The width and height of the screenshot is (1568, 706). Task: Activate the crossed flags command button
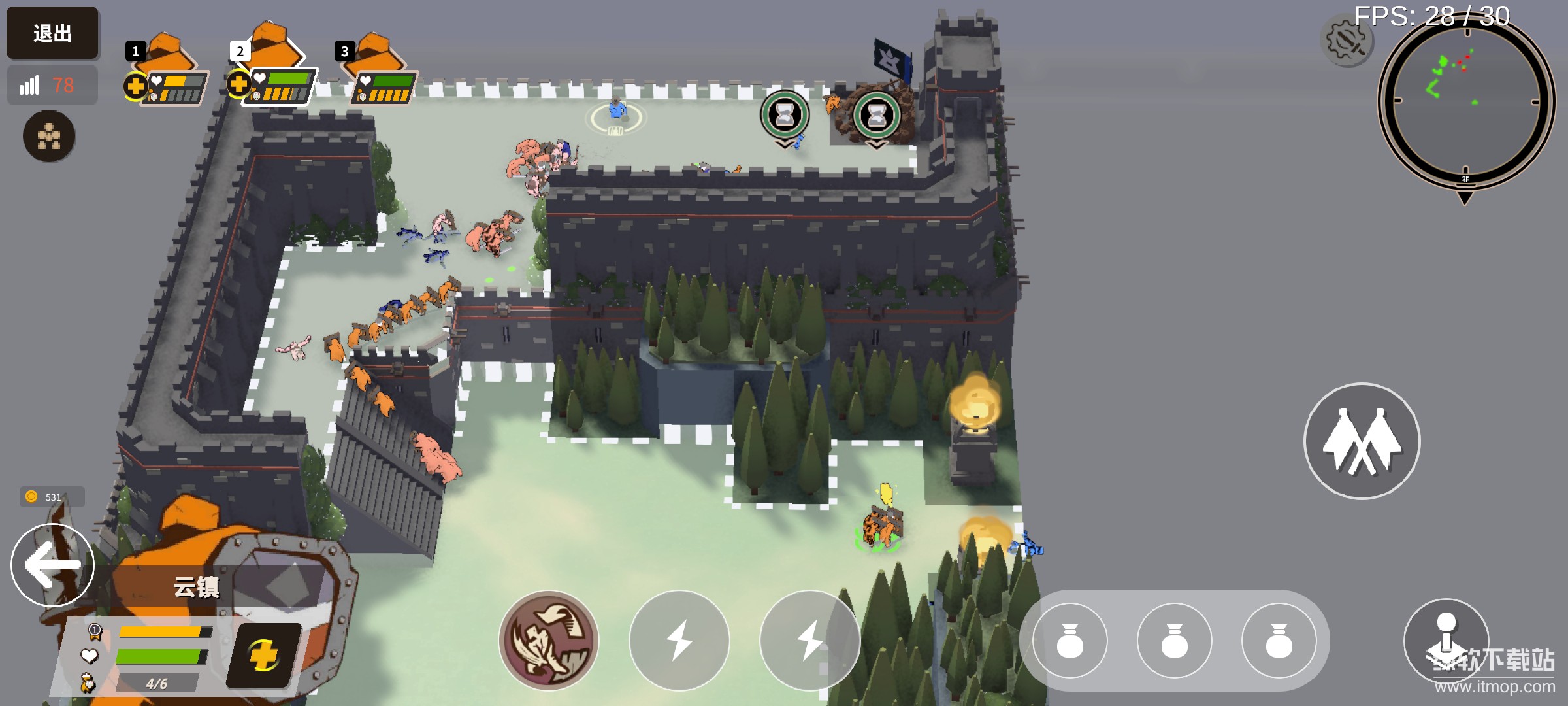pyautogui.click(x=1362, y=441)
